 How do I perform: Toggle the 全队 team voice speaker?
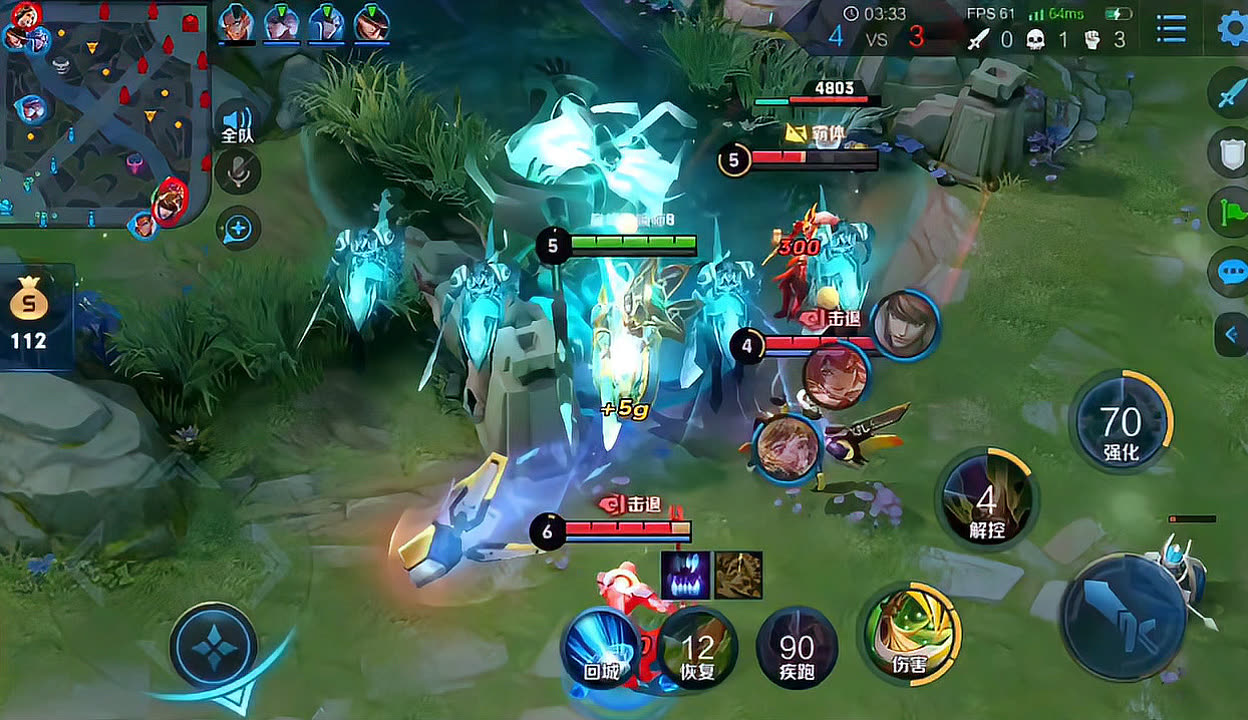237,123
